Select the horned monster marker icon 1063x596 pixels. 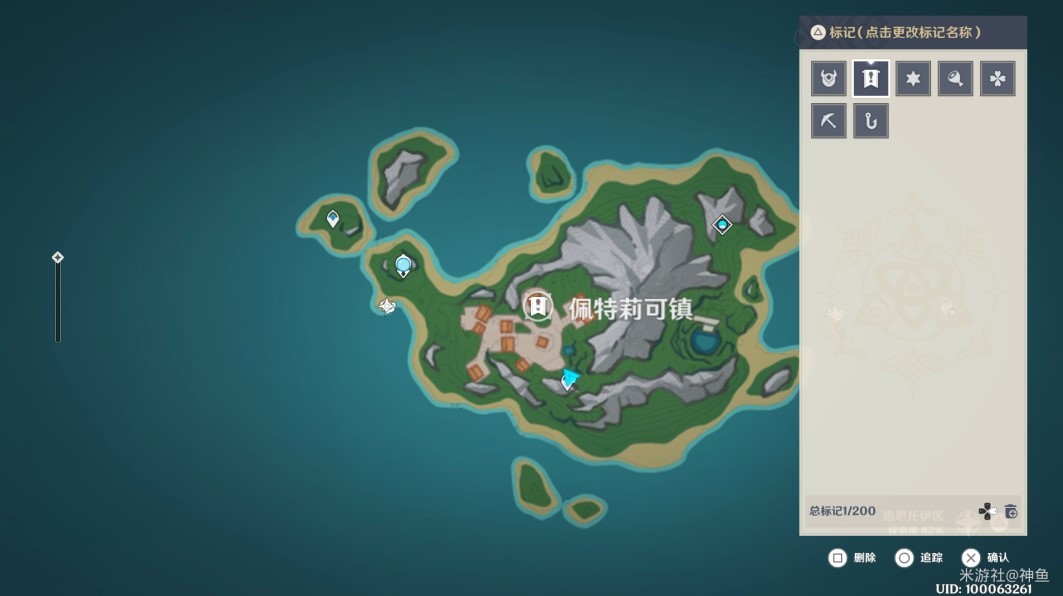click(x=828, y=78)
